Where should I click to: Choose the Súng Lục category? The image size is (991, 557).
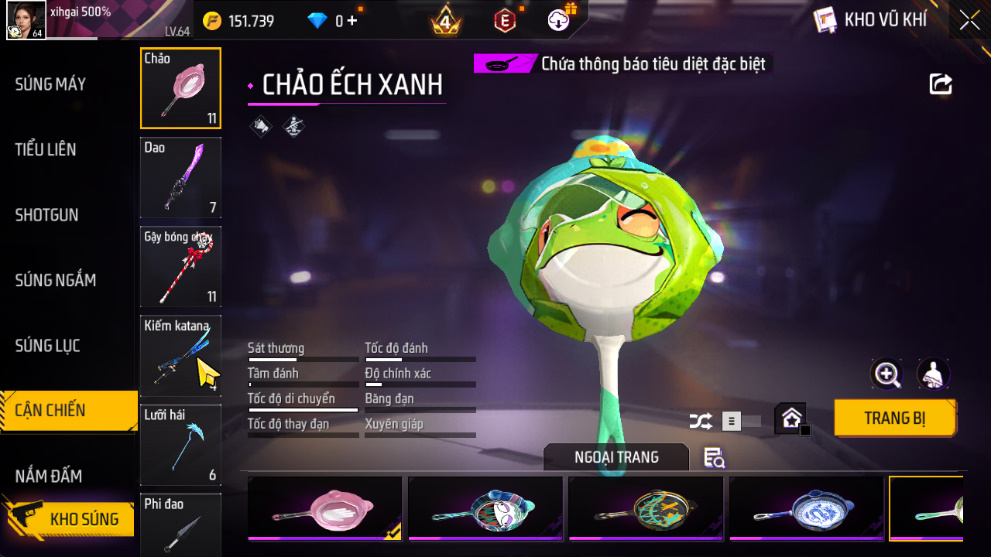pyautogui.click(x=48, y=346)
